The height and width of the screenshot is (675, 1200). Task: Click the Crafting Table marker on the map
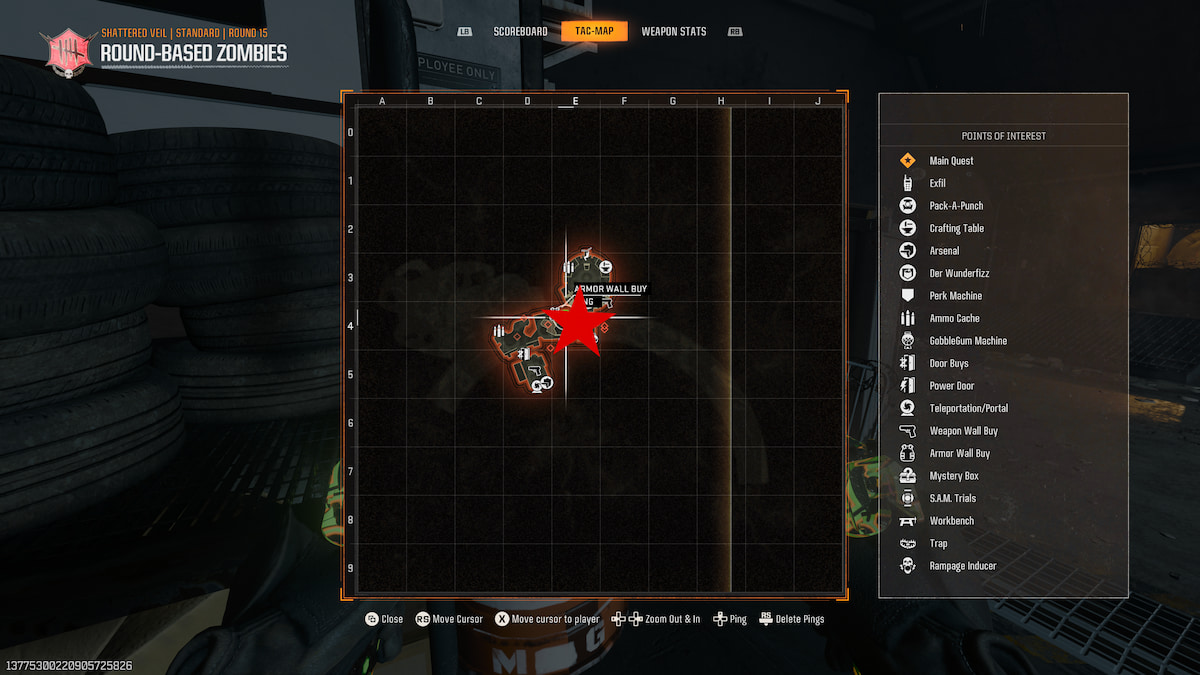pos(606,265)
